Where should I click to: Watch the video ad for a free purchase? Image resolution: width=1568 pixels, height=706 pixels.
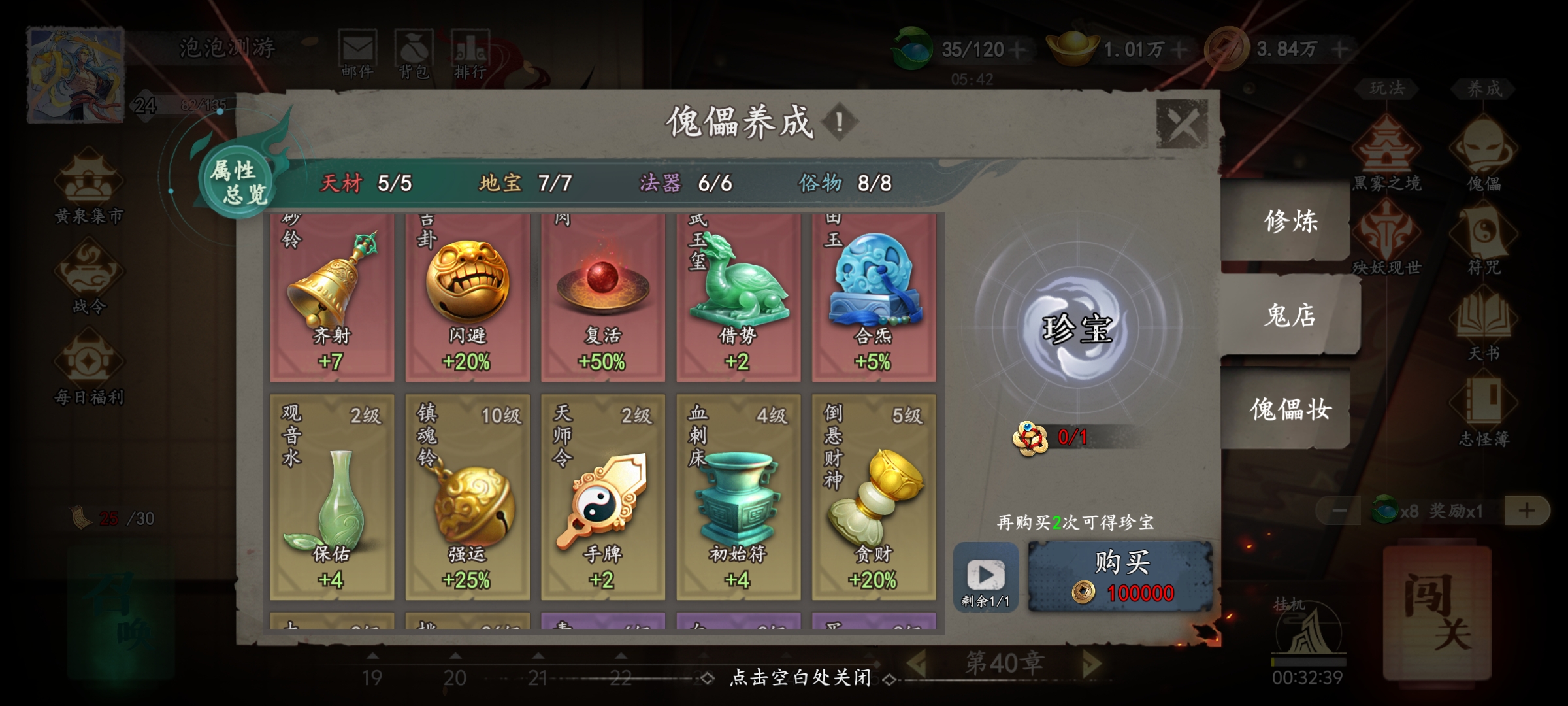click(x=985, y=577)
